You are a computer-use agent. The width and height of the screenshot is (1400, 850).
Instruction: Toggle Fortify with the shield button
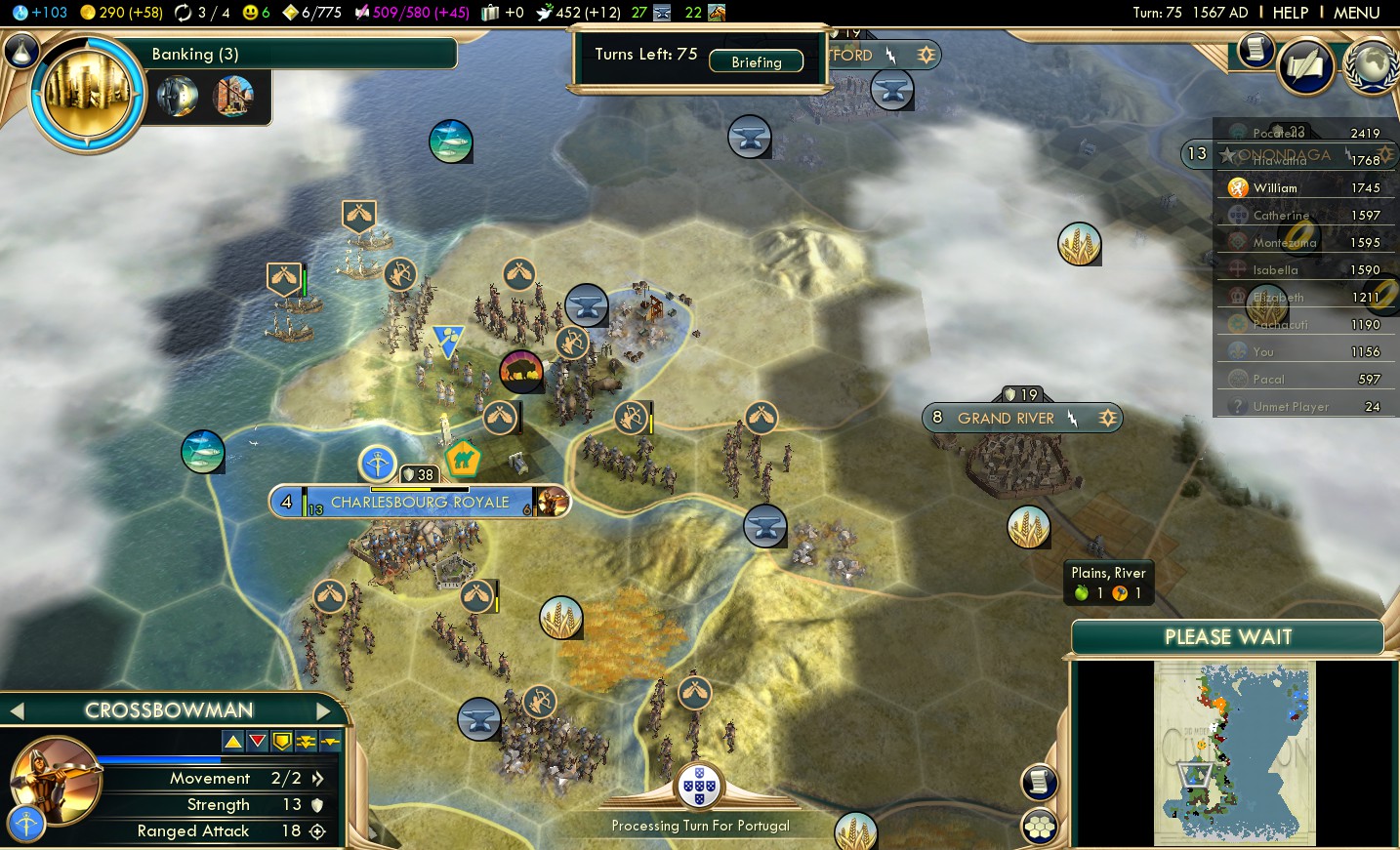click(x=283, y=742)
